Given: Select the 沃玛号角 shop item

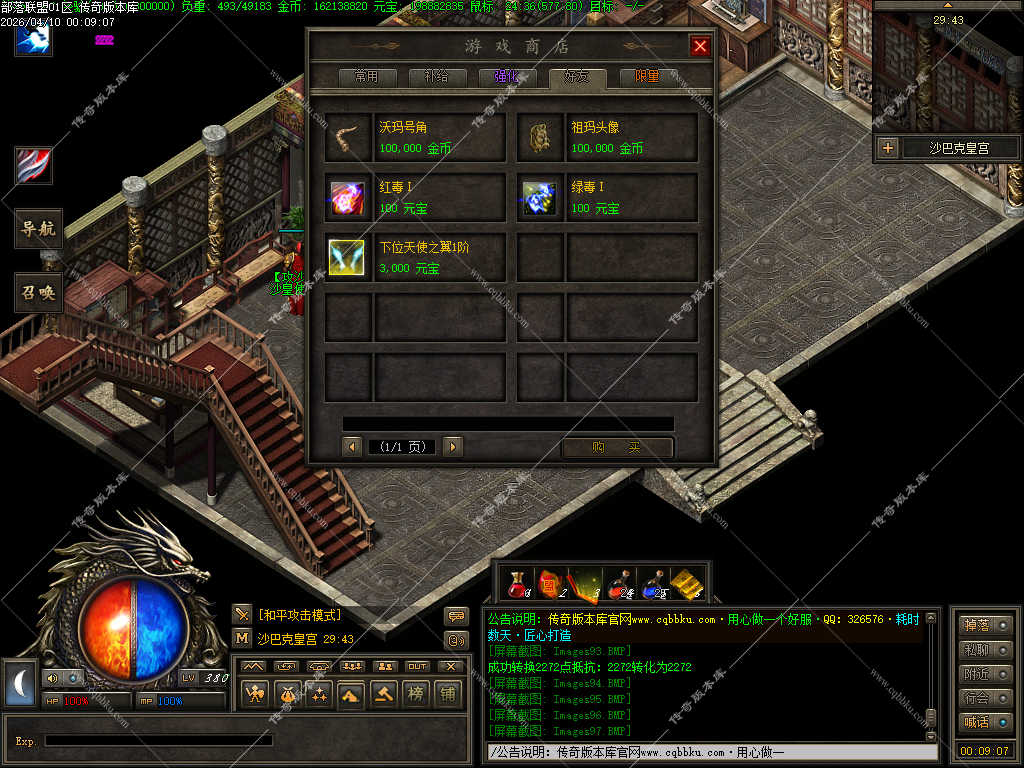Looking at the screenshot, I should pos(415,138).
